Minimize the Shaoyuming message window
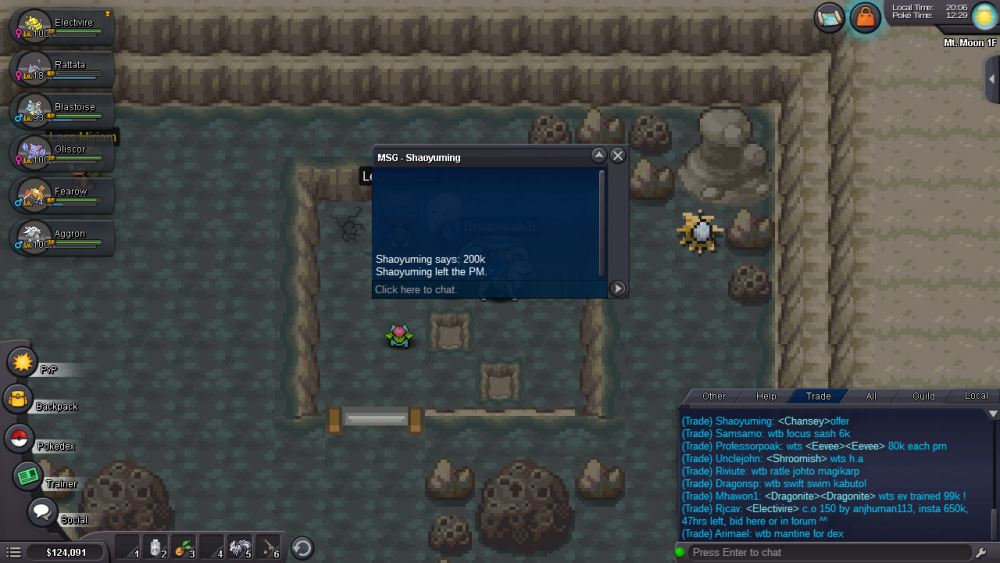Viewport: 1000px width, 563px height. tap(599, 156)
